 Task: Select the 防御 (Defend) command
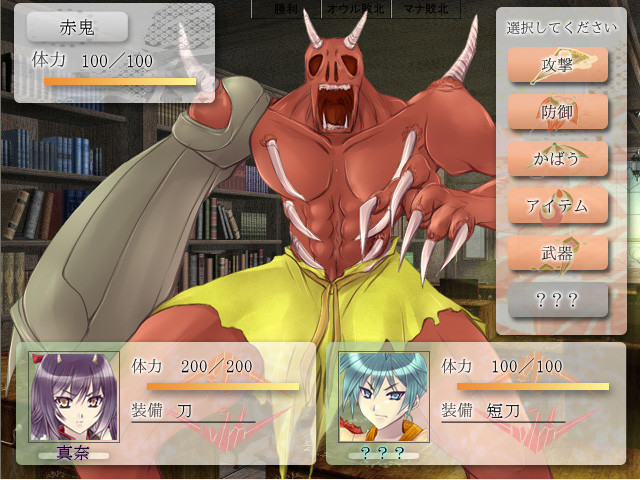[558, 112]
